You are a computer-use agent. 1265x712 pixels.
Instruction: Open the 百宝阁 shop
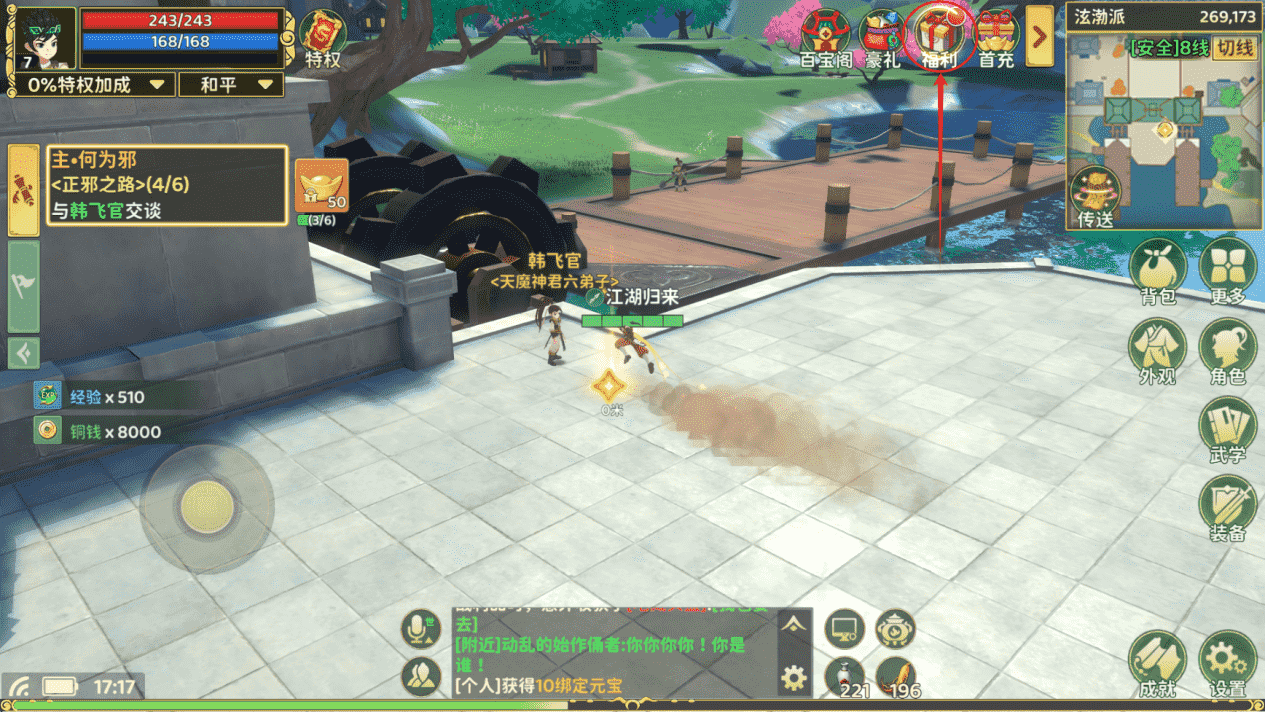(x=826, y=38)
